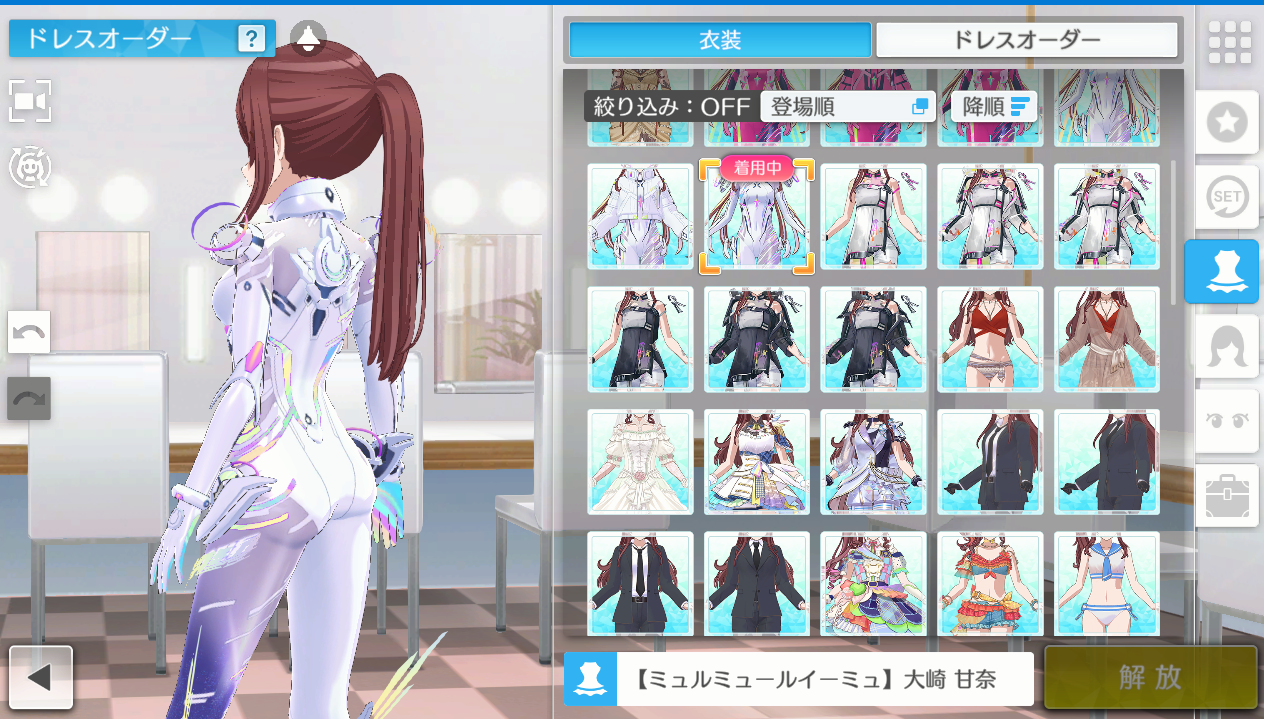Open the 登場順 sort dropdown
Image resolution: width=1264 pixels, height=719 pixels.
(848, 107)
